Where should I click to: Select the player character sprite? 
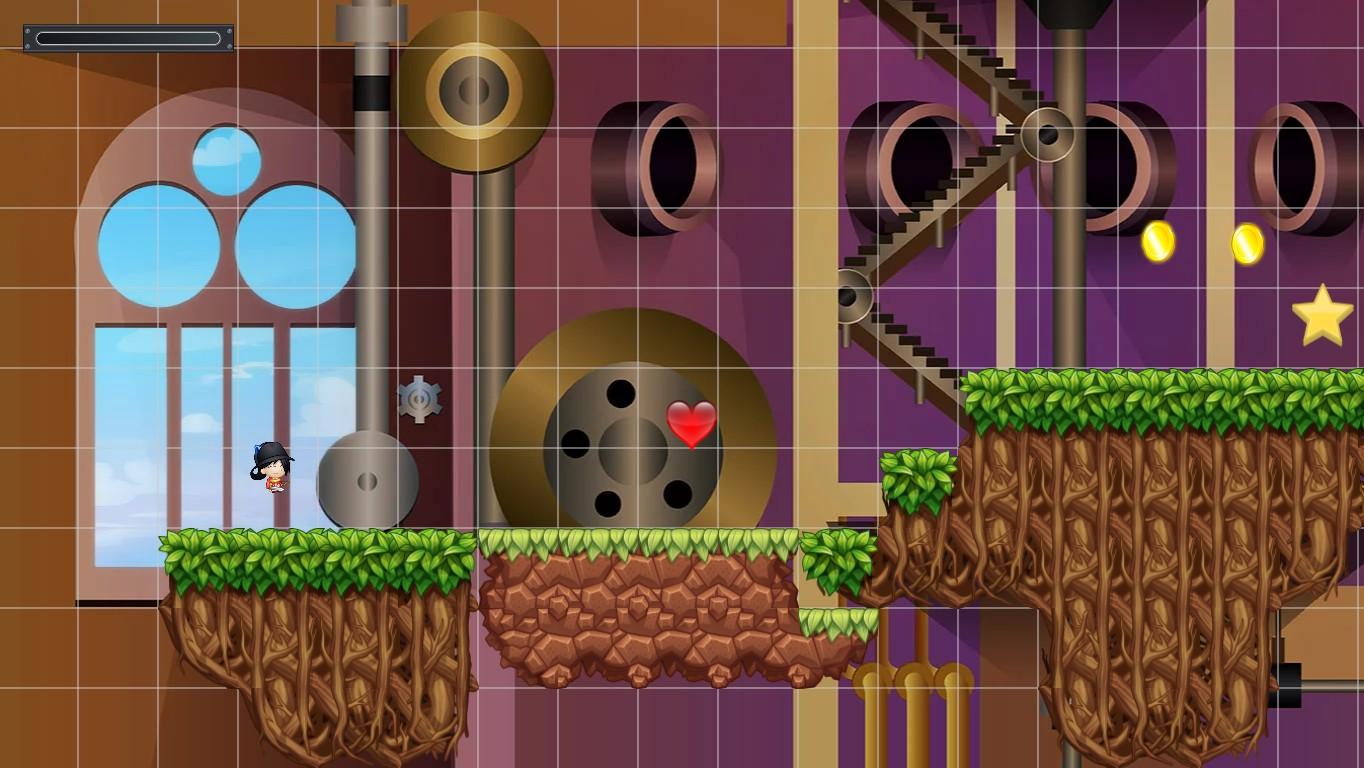click(271, 470)
